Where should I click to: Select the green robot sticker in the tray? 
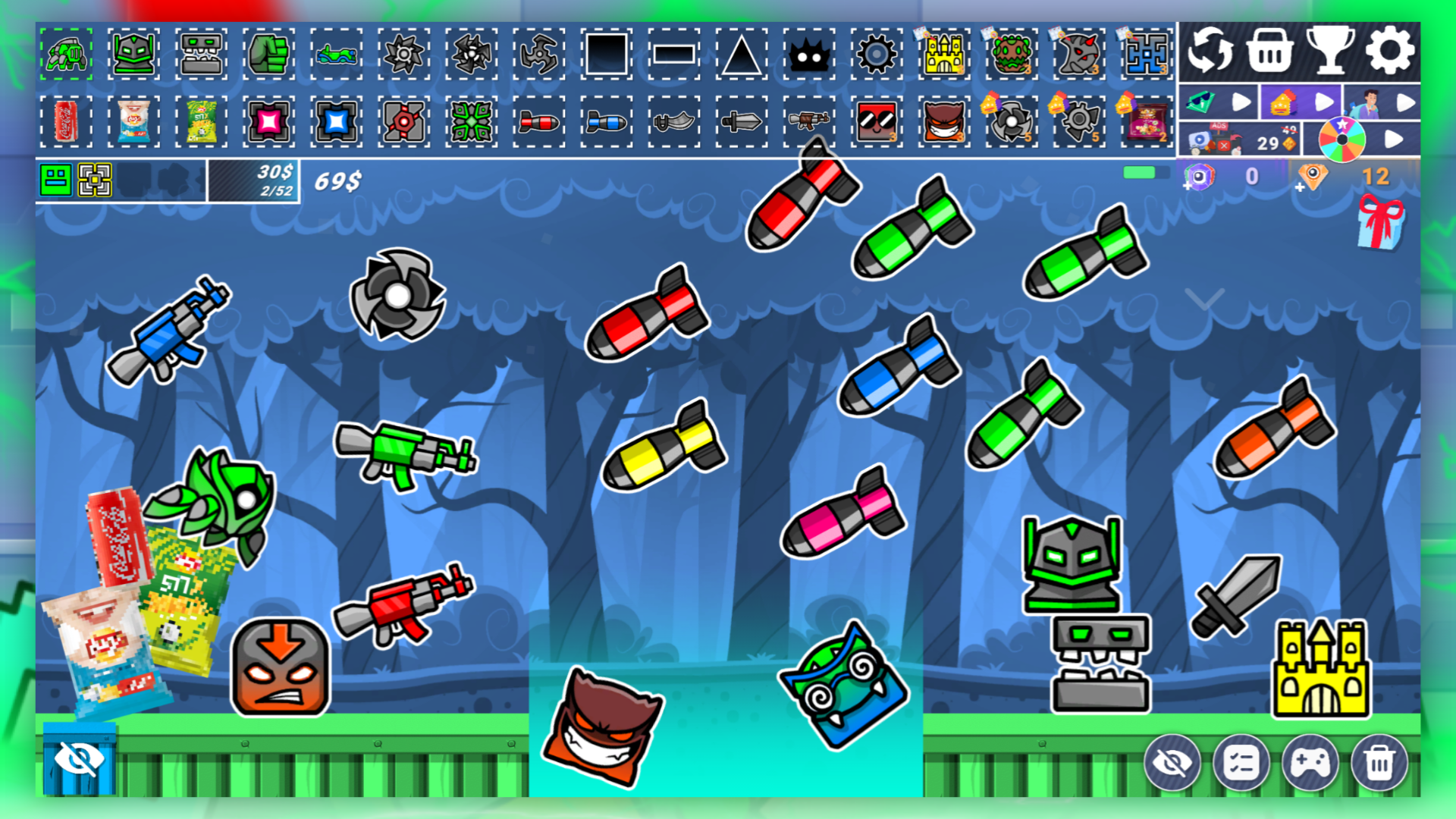[x=67, y=53]
